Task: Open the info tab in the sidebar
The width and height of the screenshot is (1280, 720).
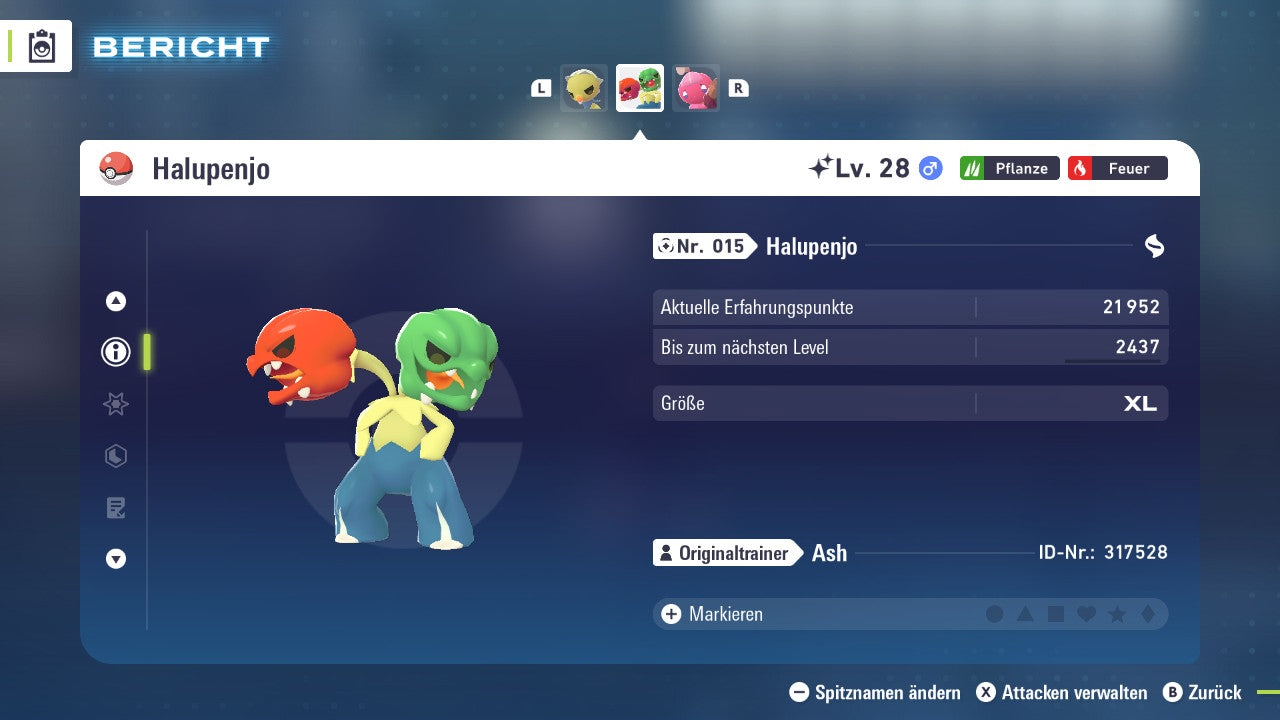Action: point(115,351)
